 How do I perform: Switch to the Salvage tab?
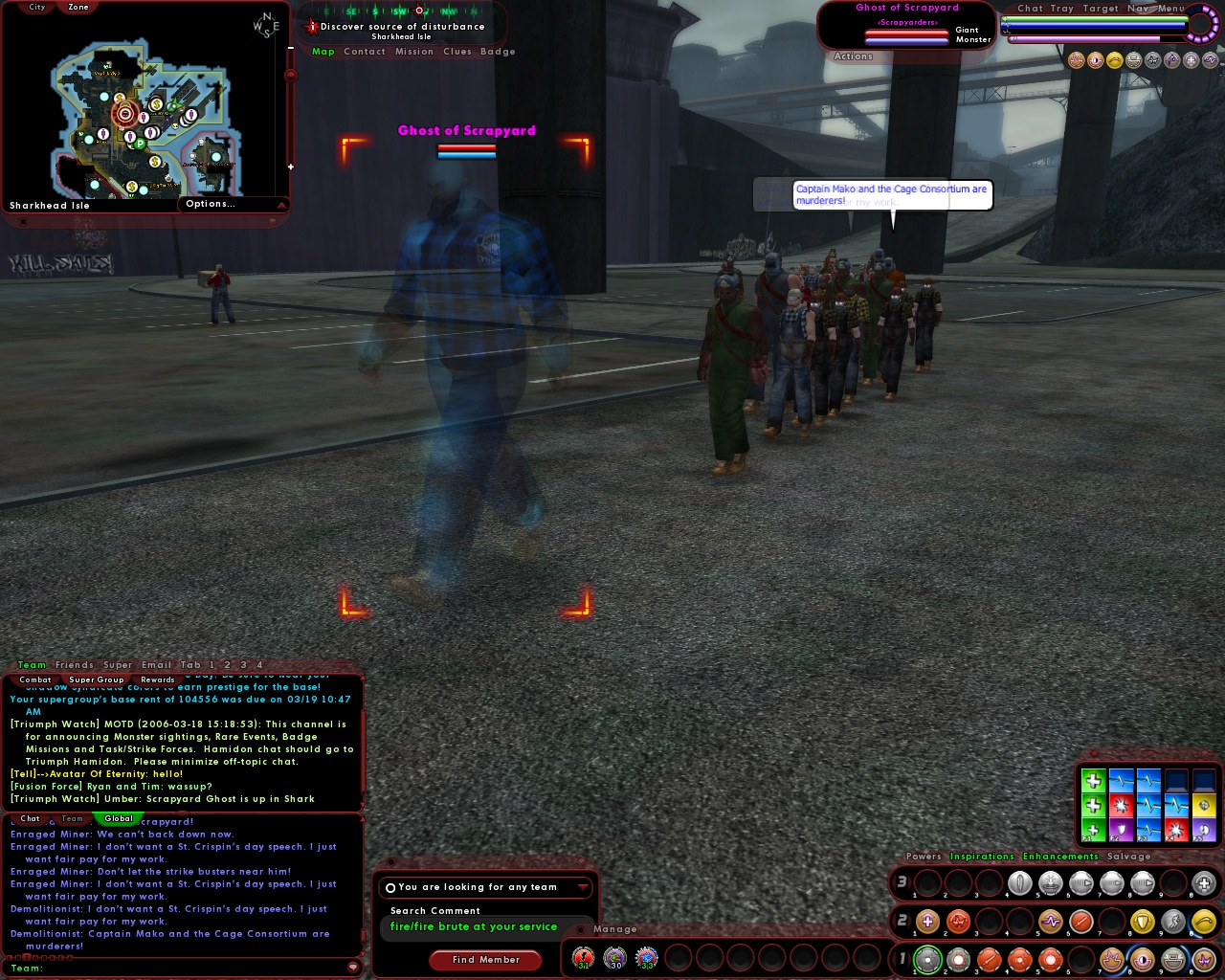[1129, 857]
